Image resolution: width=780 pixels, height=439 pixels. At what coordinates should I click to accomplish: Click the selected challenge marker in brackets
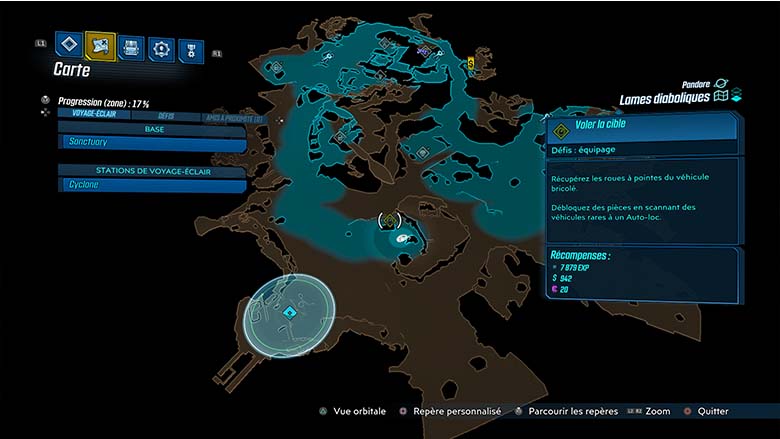coord(389,220)
